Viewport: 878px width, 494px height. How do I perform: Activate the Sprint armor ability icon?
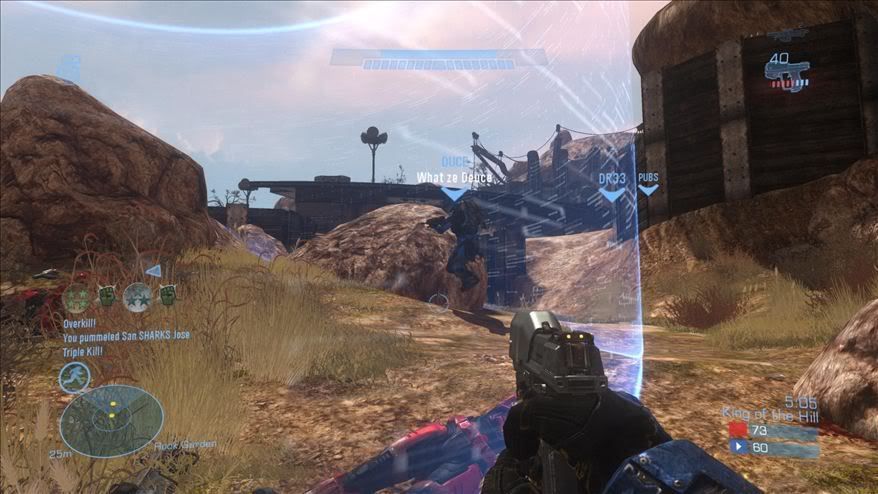[74, 376]
